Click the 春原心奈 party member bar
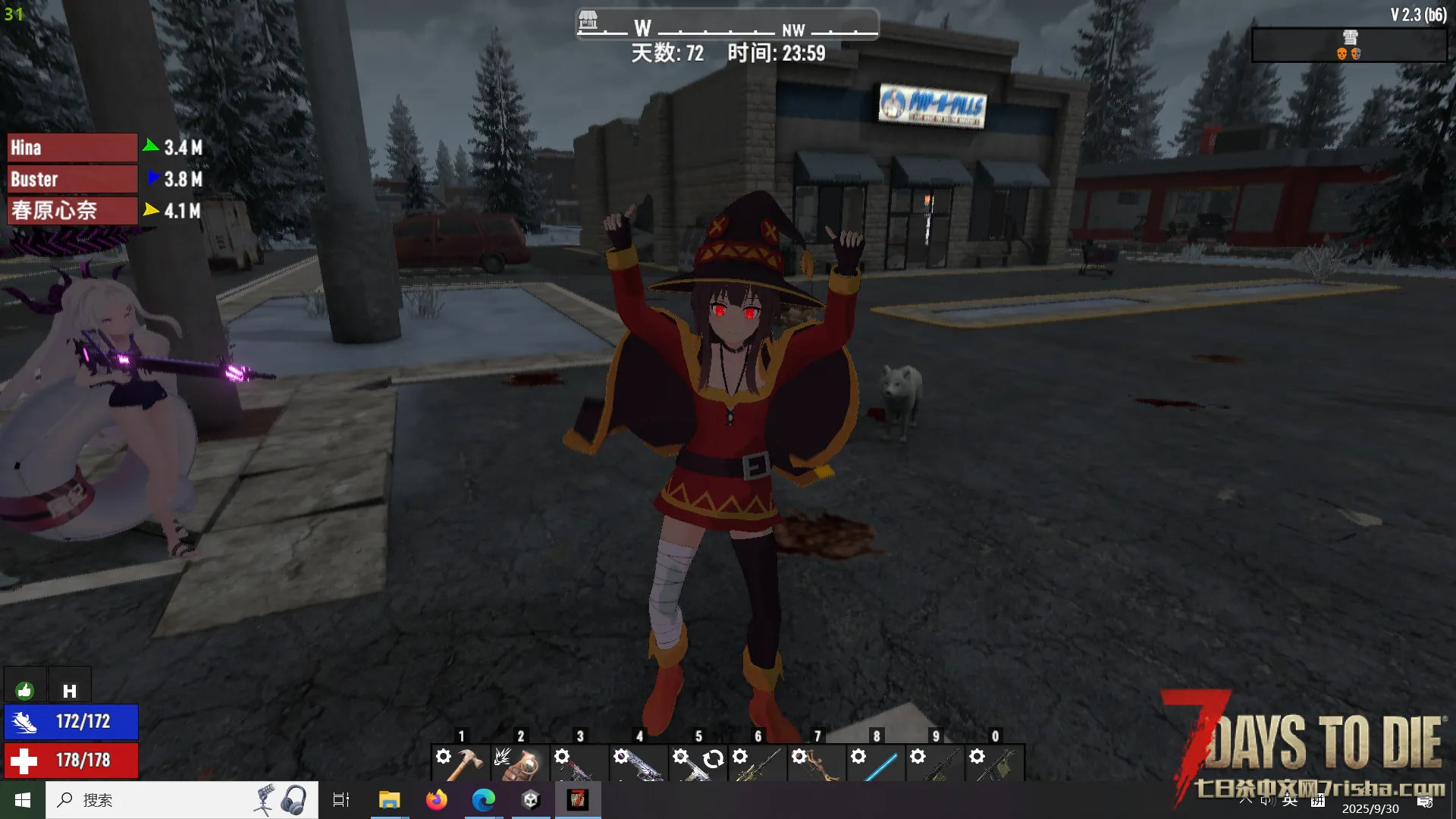1456x819 pixels. pyautogui.click(x=72, y=211)
